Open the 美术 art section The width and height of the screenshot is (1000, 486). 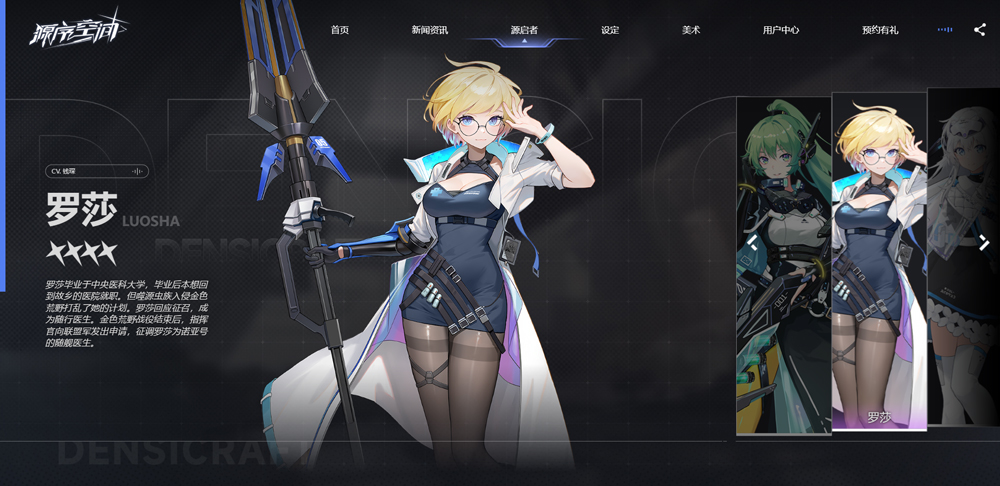coord(691,30)
